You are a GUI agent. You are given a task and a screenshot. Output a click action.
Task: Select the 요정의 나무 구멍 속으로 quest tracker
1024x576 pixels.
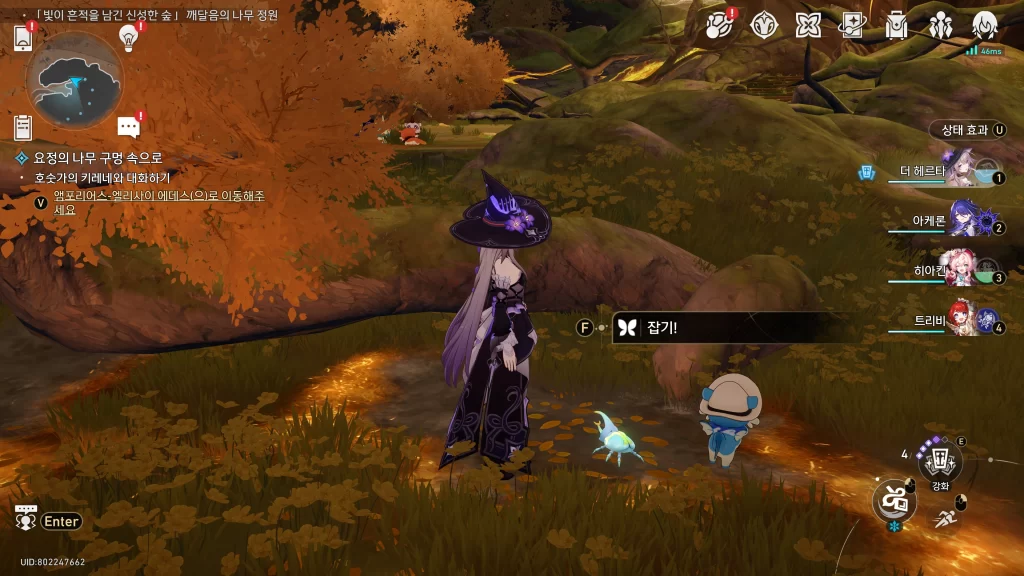(x=98, y=158)
